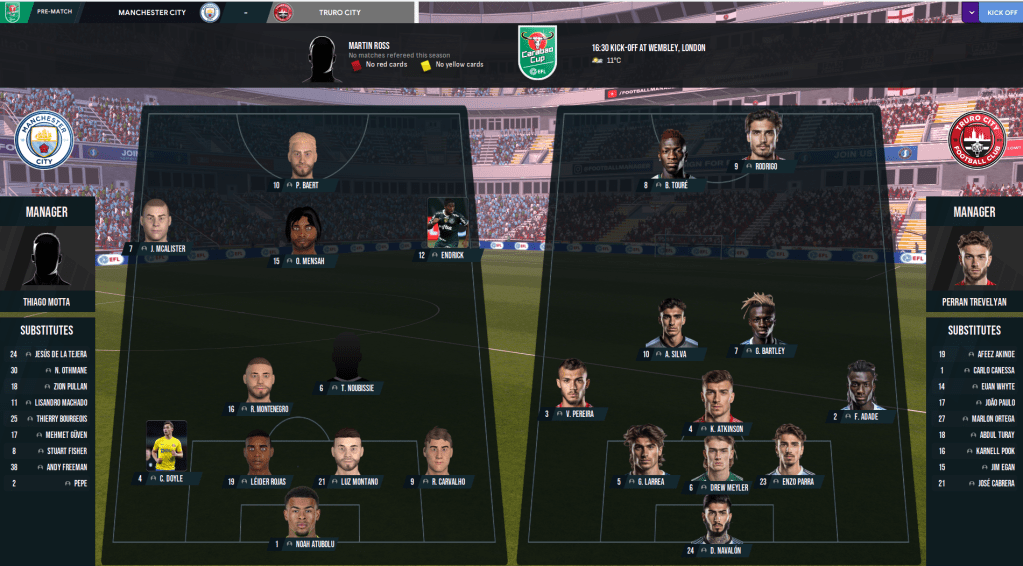Click referee Martin Ross's name

(x=369, y=46)
